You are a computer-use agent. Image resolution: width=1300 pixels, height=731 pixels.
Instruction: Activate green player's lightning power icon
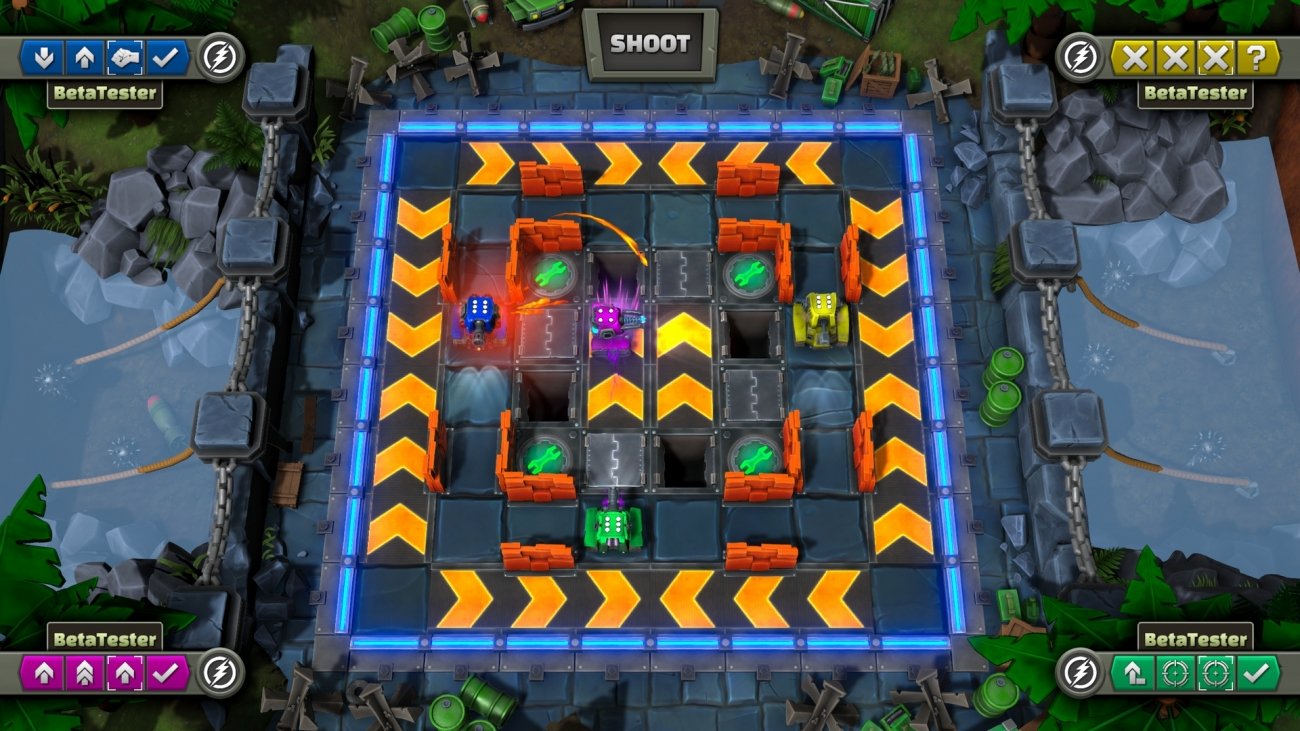1080,673
